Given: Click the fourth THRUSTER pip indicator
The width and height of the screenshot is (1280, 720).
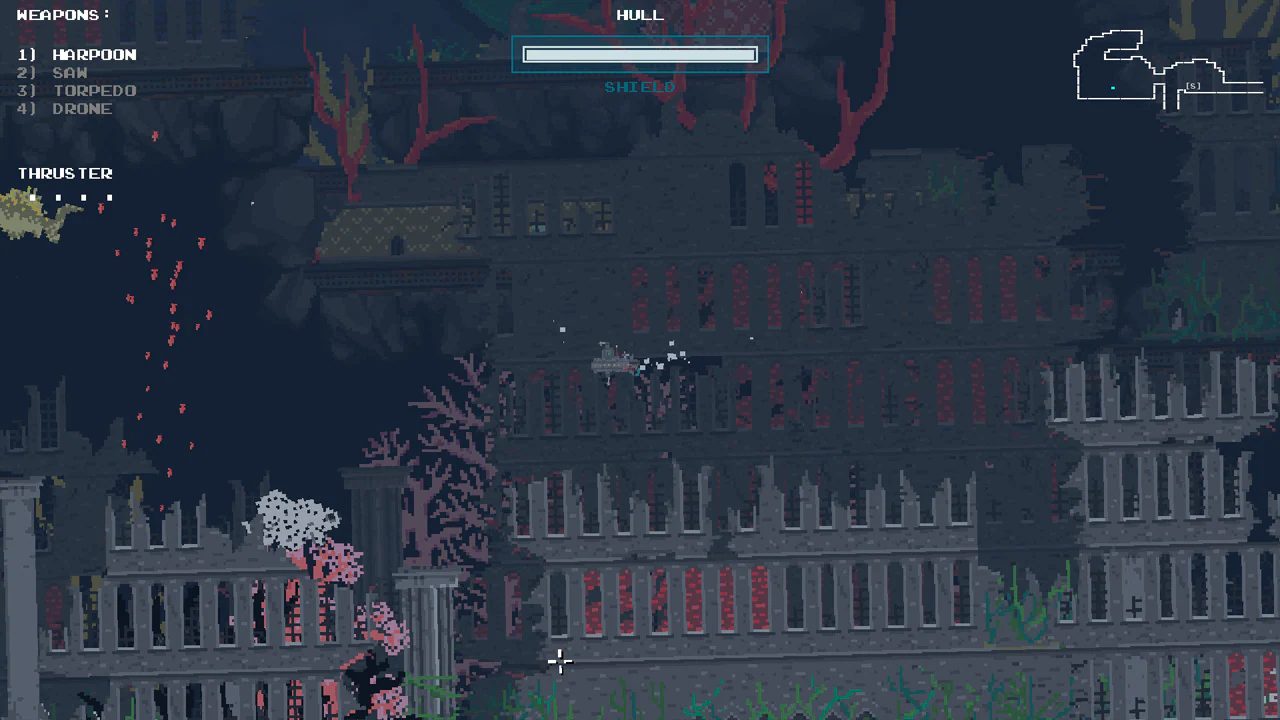Looking at the screenshot, I should click(110, 197).
